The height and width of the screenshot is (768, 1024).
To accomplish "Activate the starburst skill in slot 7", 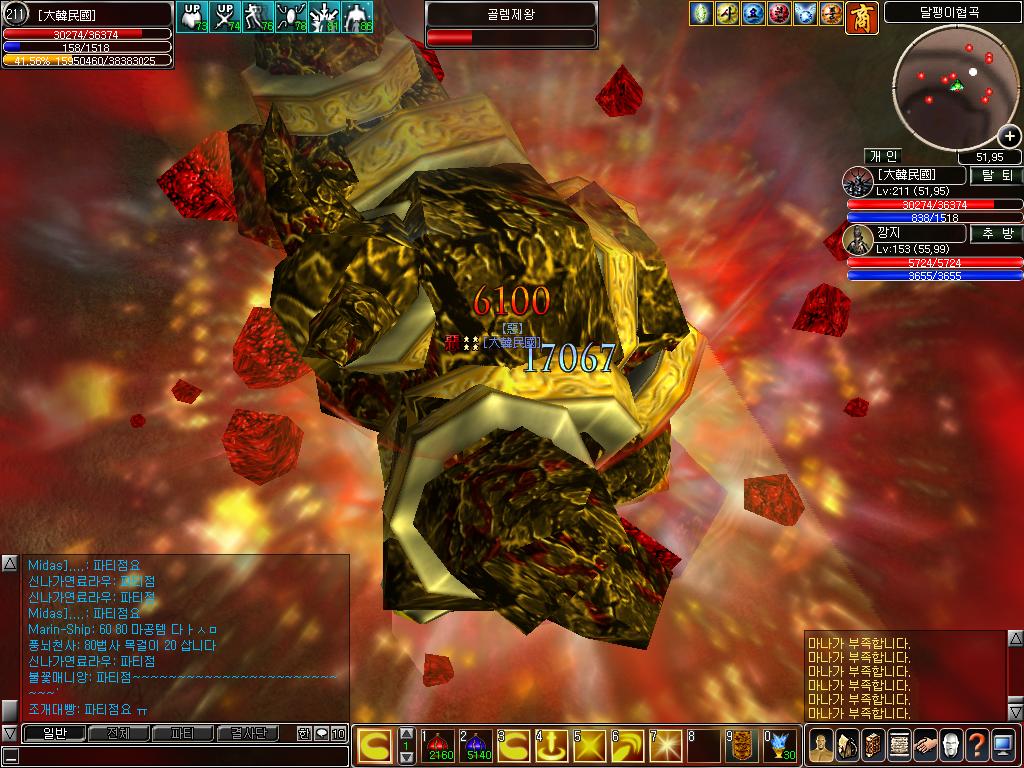I will pos(665,745).
